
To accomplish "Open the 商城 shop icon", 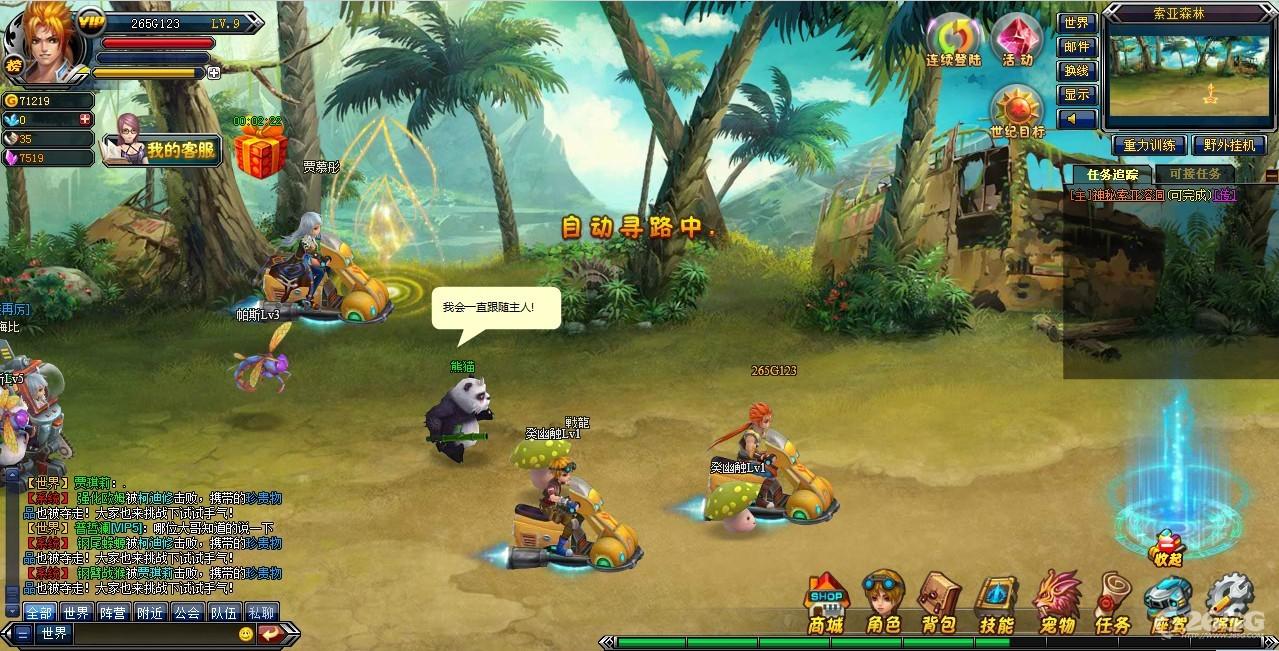I will [x=826, y=603].
